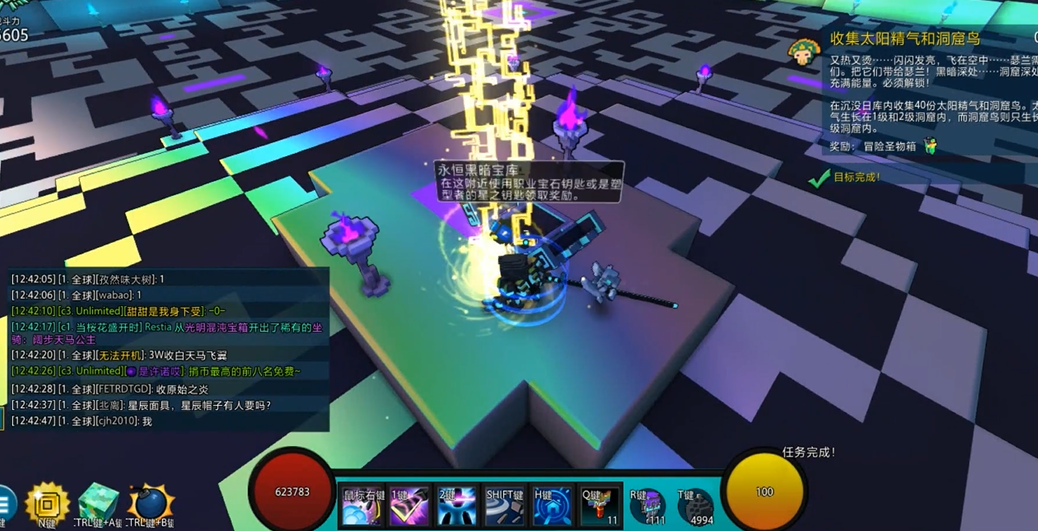Select the right-mouse basic attack skill slot
Screen dimensions: 1038x531
[362, 507]
